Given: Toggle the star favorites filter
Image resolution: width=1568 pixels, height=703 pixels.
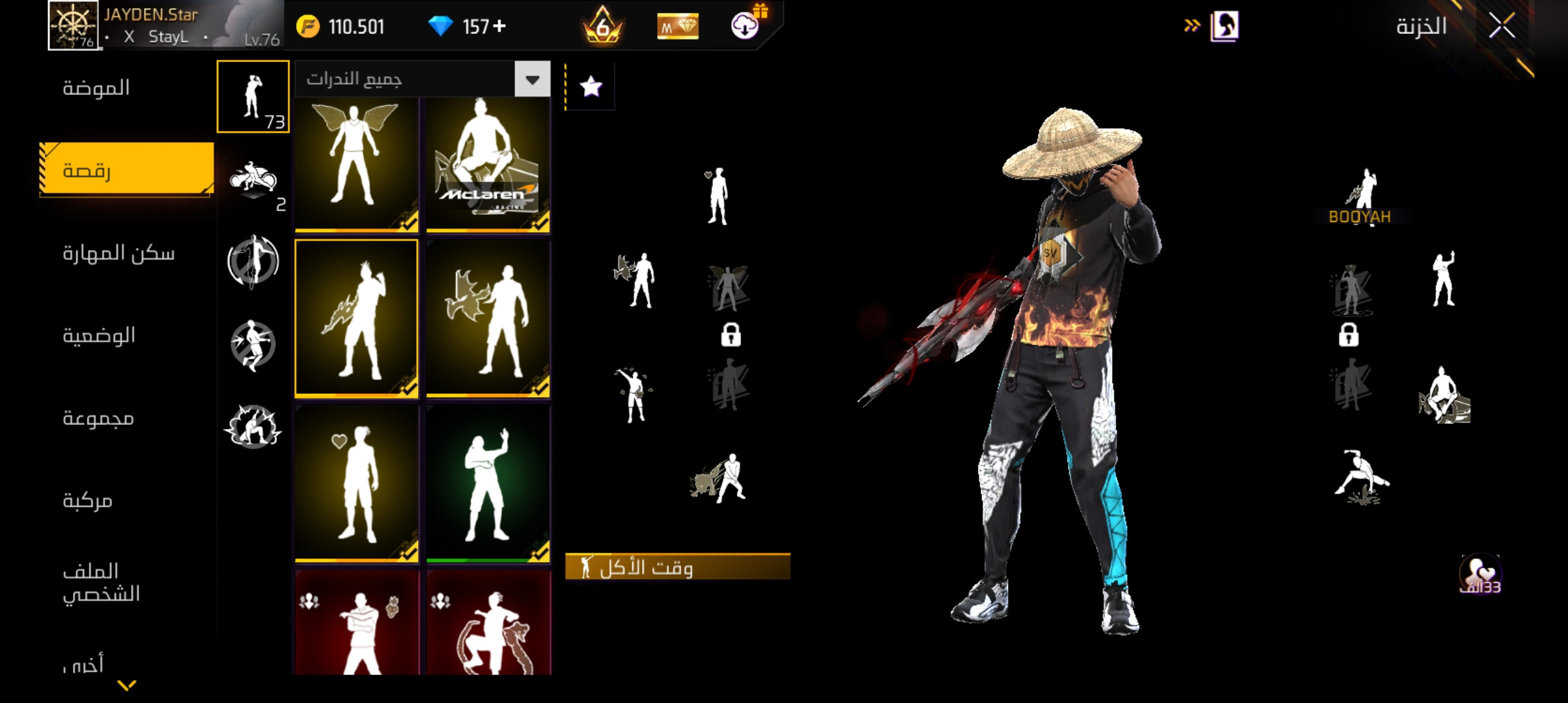Looking at the screenshot, I should (x=591, y=87).
